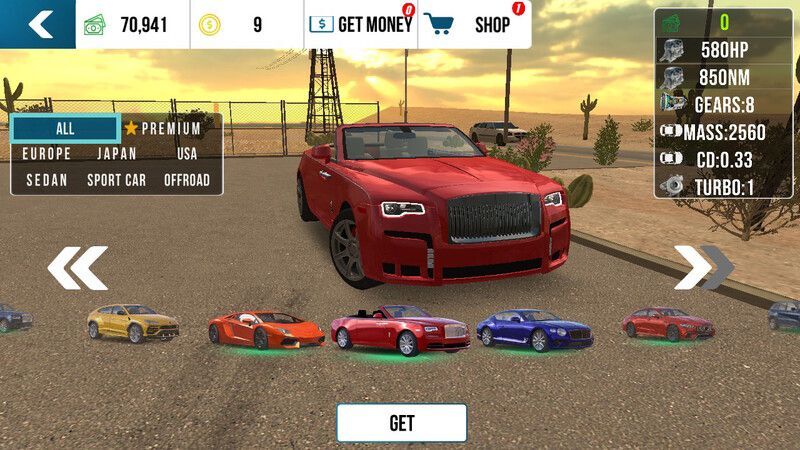Switch to the Sport Car category
The height and width of the screenshot is (450, 800).
click(x=117, y=180)
